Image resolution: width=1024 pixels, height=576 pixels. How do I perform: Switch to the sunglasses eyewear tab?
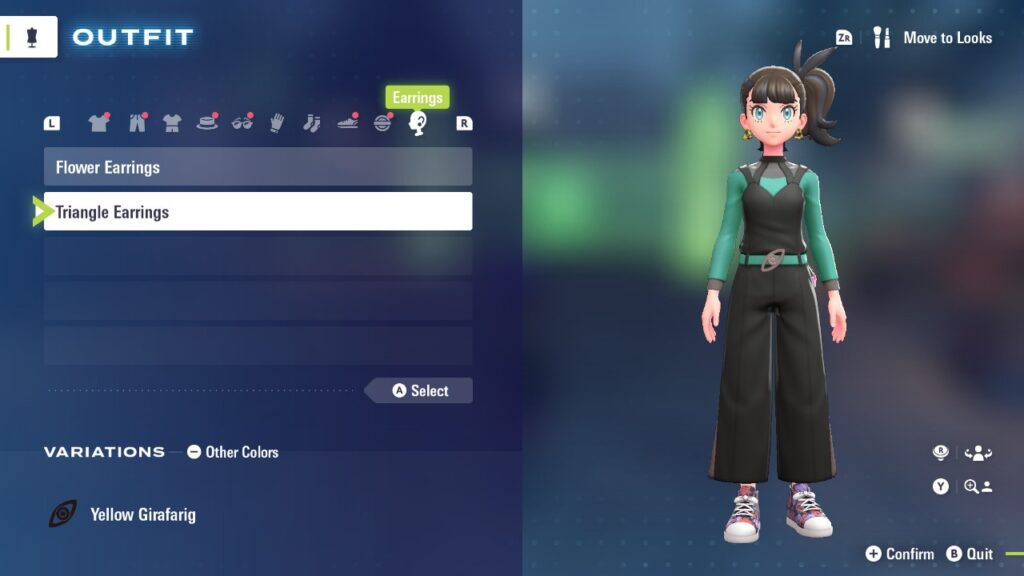click(242, 123)
